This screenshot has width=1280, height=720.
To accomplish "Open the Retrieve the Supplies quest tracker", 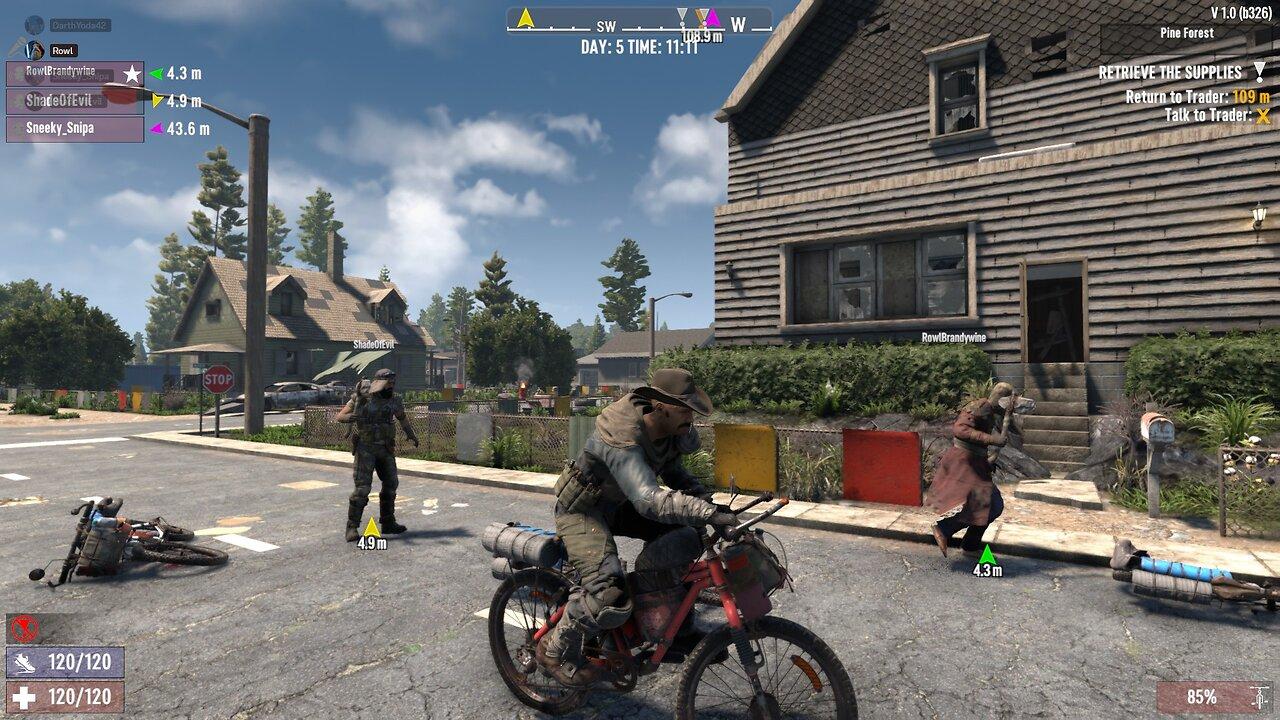I will click(x=1170, y=72).
